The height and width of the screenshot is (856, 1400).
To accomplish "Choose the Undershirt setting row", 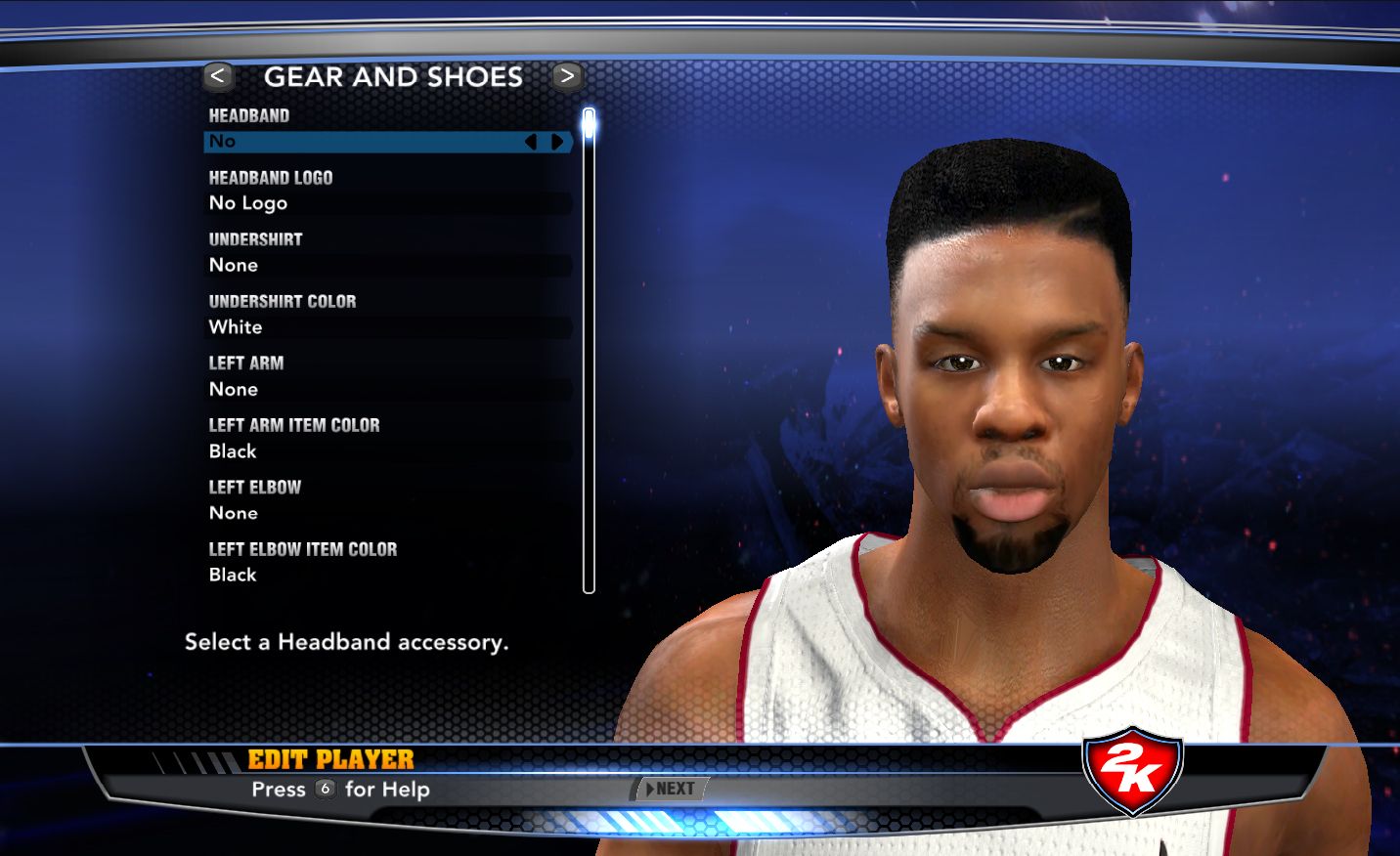I will [x=388, y=265].
